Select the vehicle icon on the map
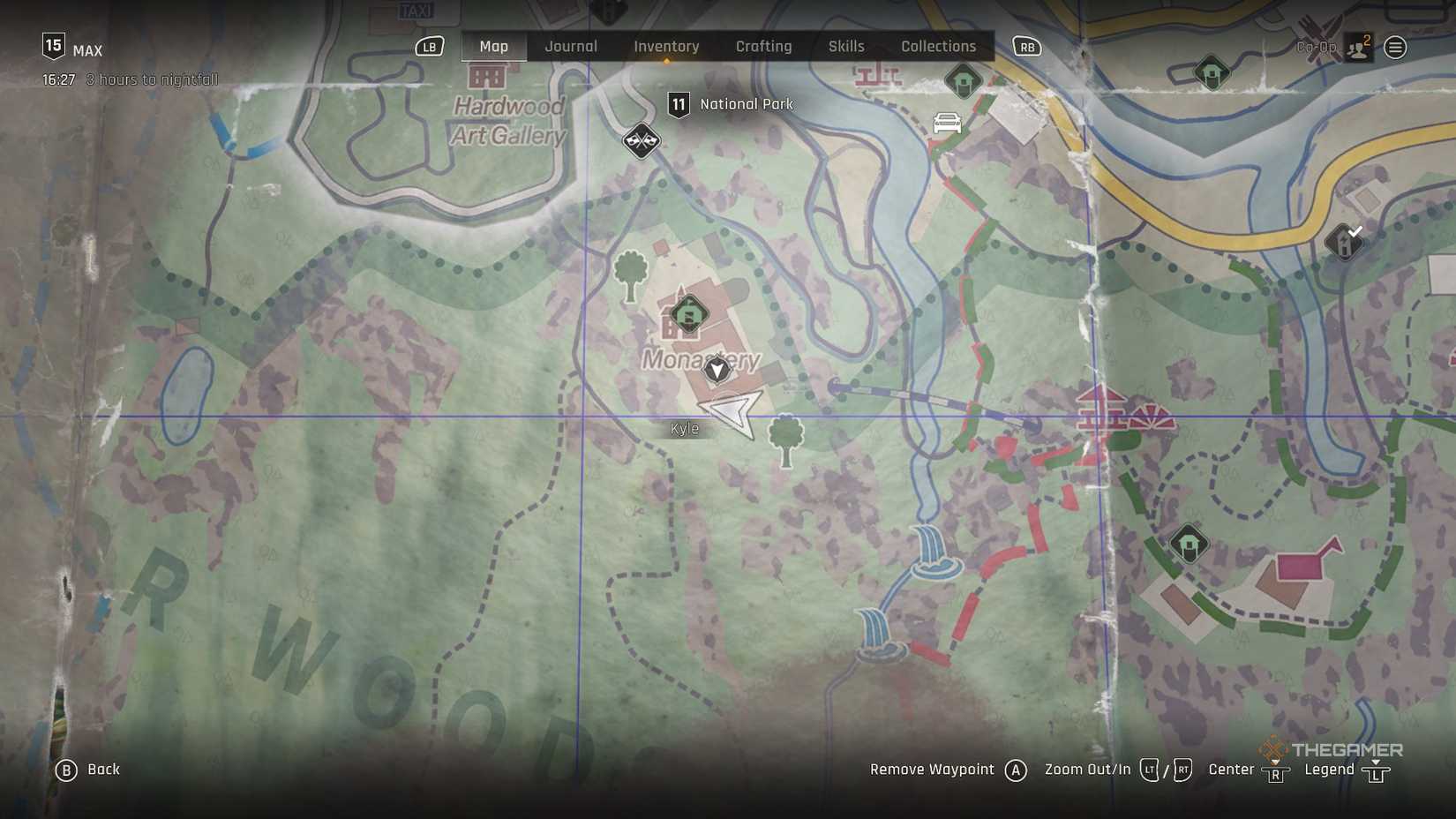1456x819 pixels. click(x=946, y=124)
